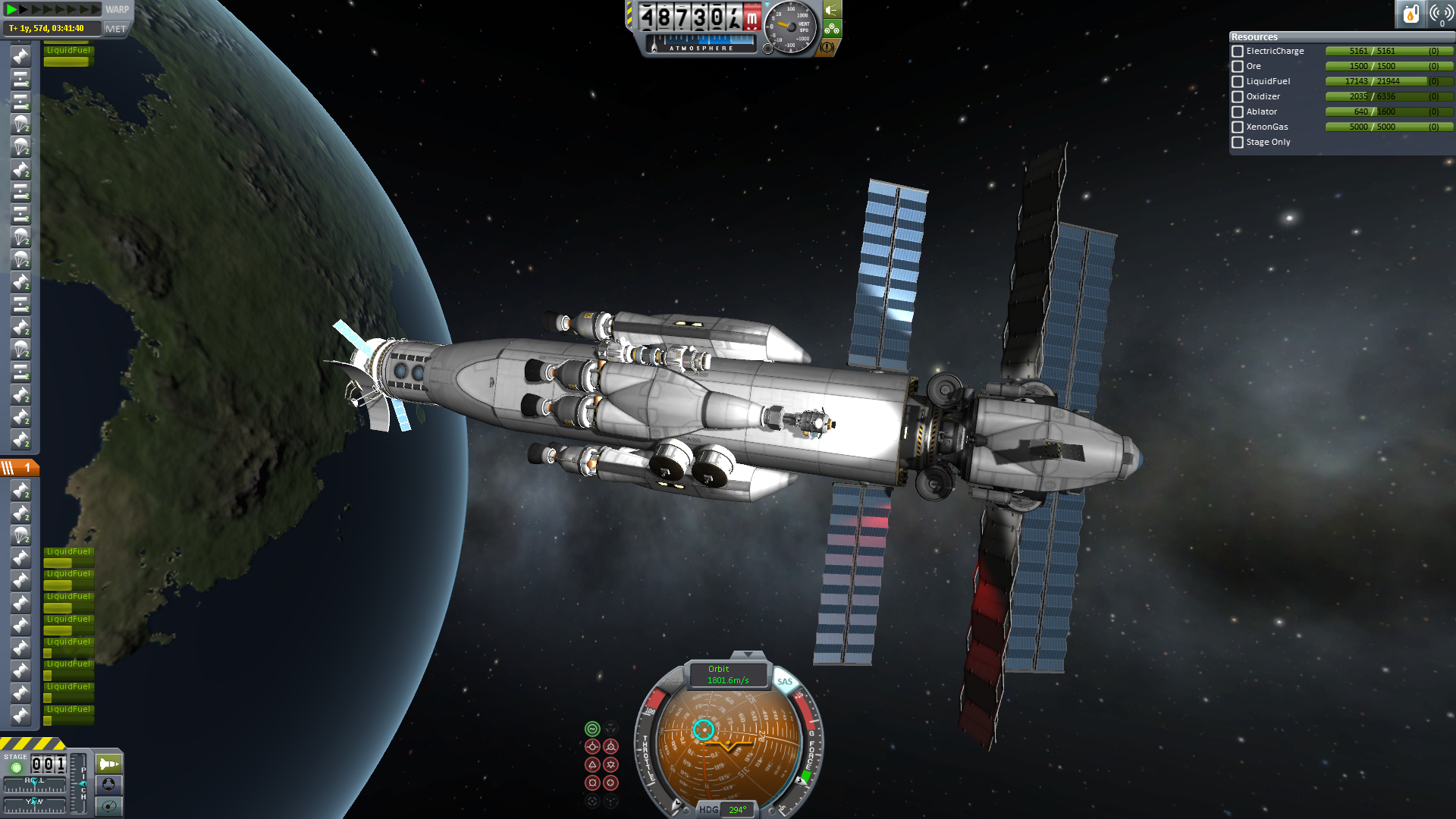Open the resources fuel-flame toolbar icon
The width and height of the screenshot is (1456, 819).
coord(1410,14)
